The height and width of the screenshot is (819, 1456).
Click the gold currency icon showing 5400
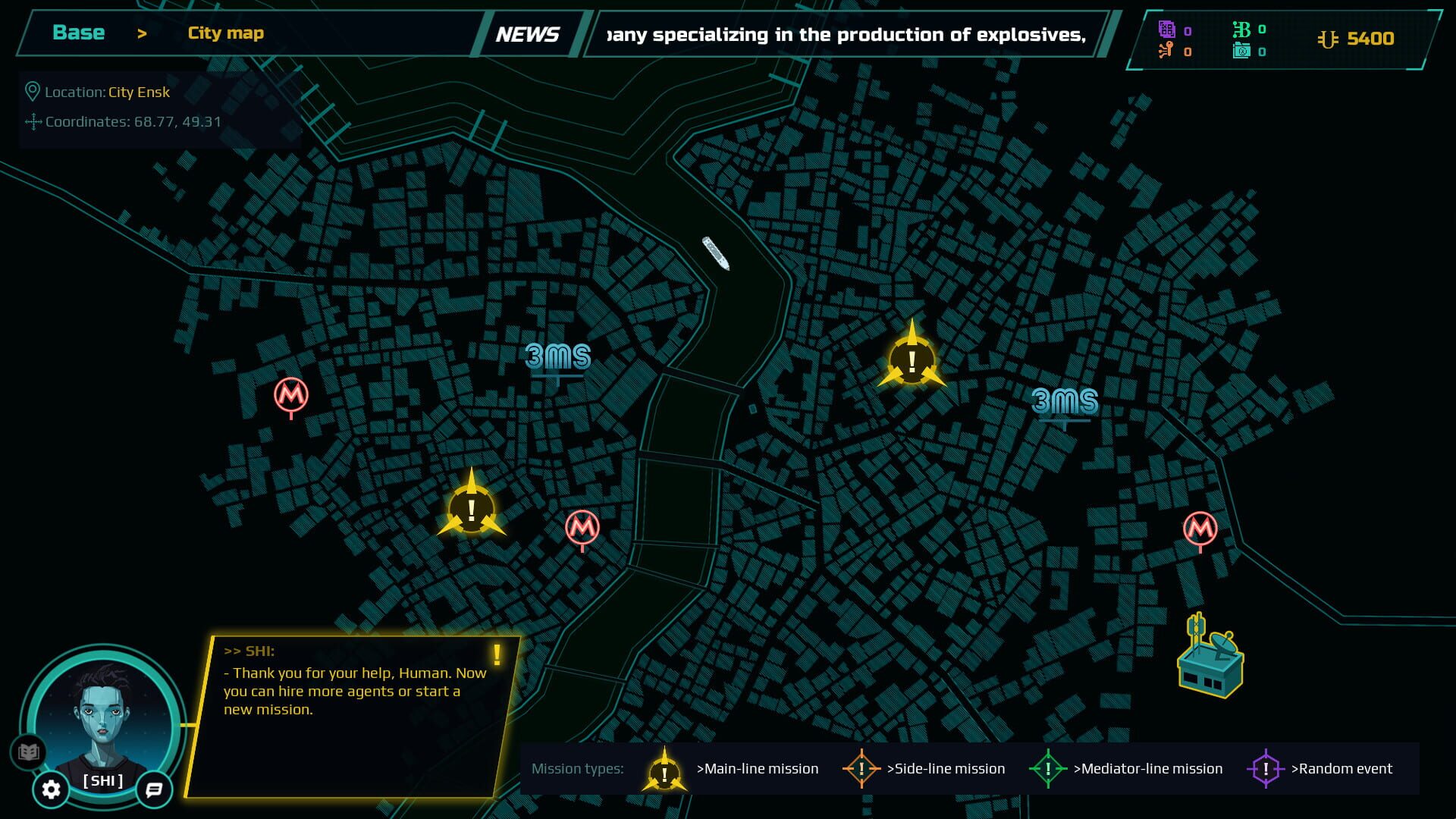[x=1327, y=38]
